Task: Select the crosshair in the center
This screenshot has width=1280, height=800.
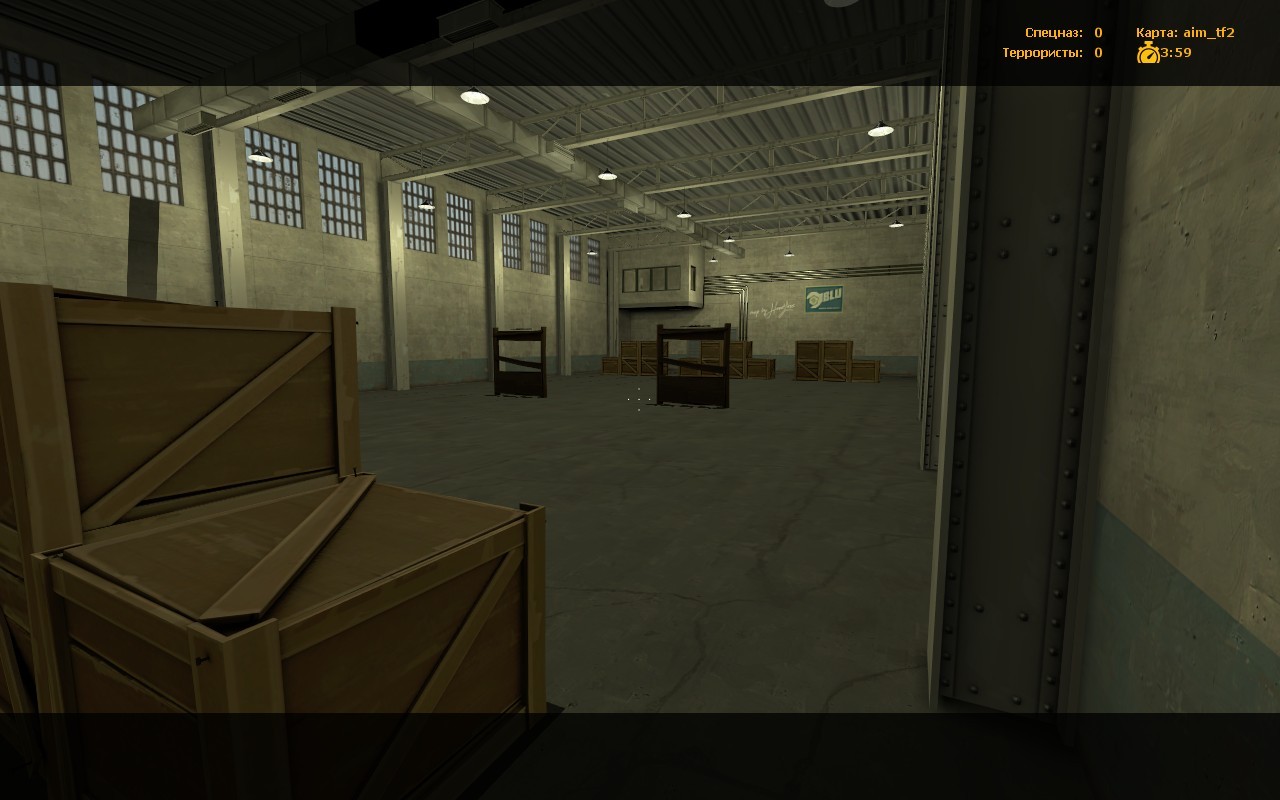Action: 638,398
